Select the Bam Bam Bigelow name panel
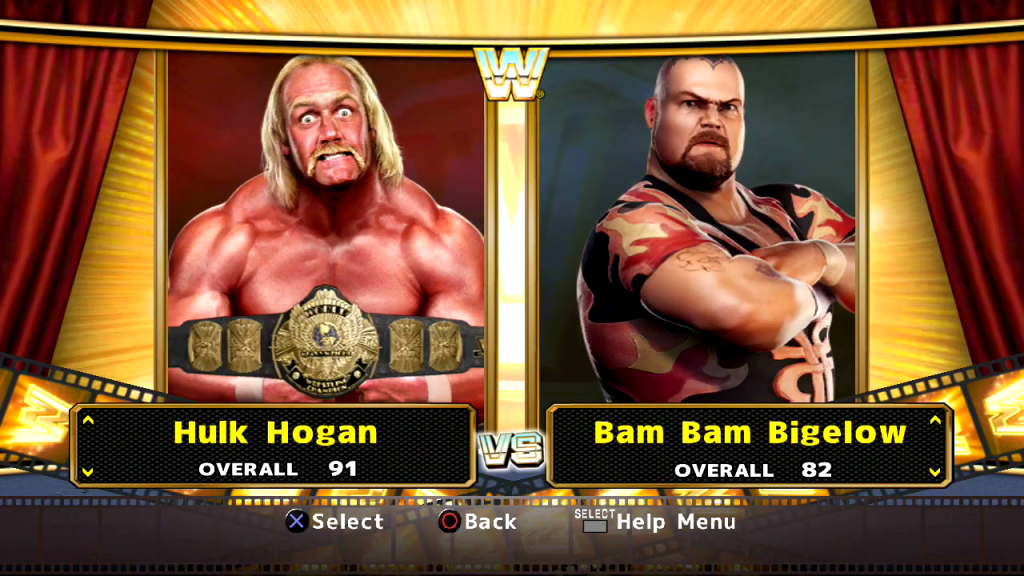1024x576 pixels. pos(750,445)
